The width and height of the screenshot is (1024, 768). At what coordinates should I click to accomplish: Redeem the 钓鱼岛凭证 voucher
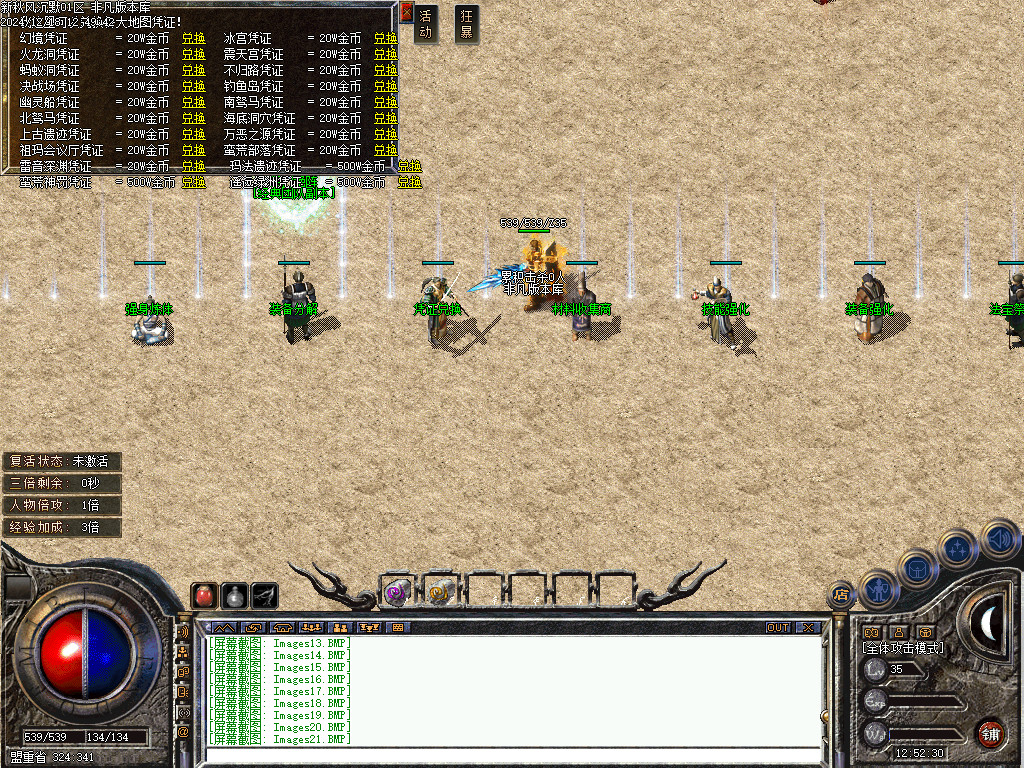click(x=385, y=87)
